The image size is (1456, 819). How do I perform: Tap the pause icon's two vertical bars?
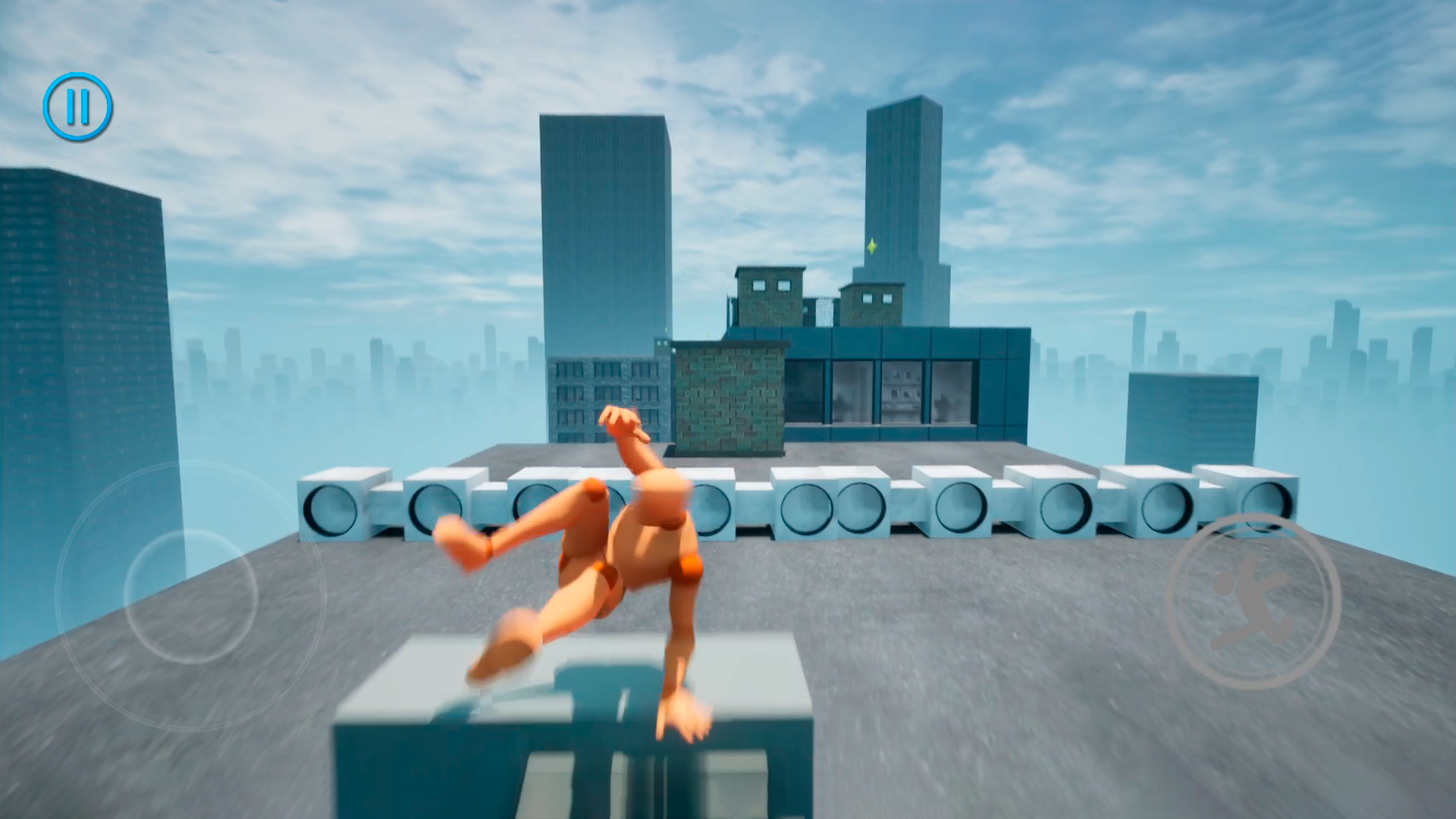point(79,106)
